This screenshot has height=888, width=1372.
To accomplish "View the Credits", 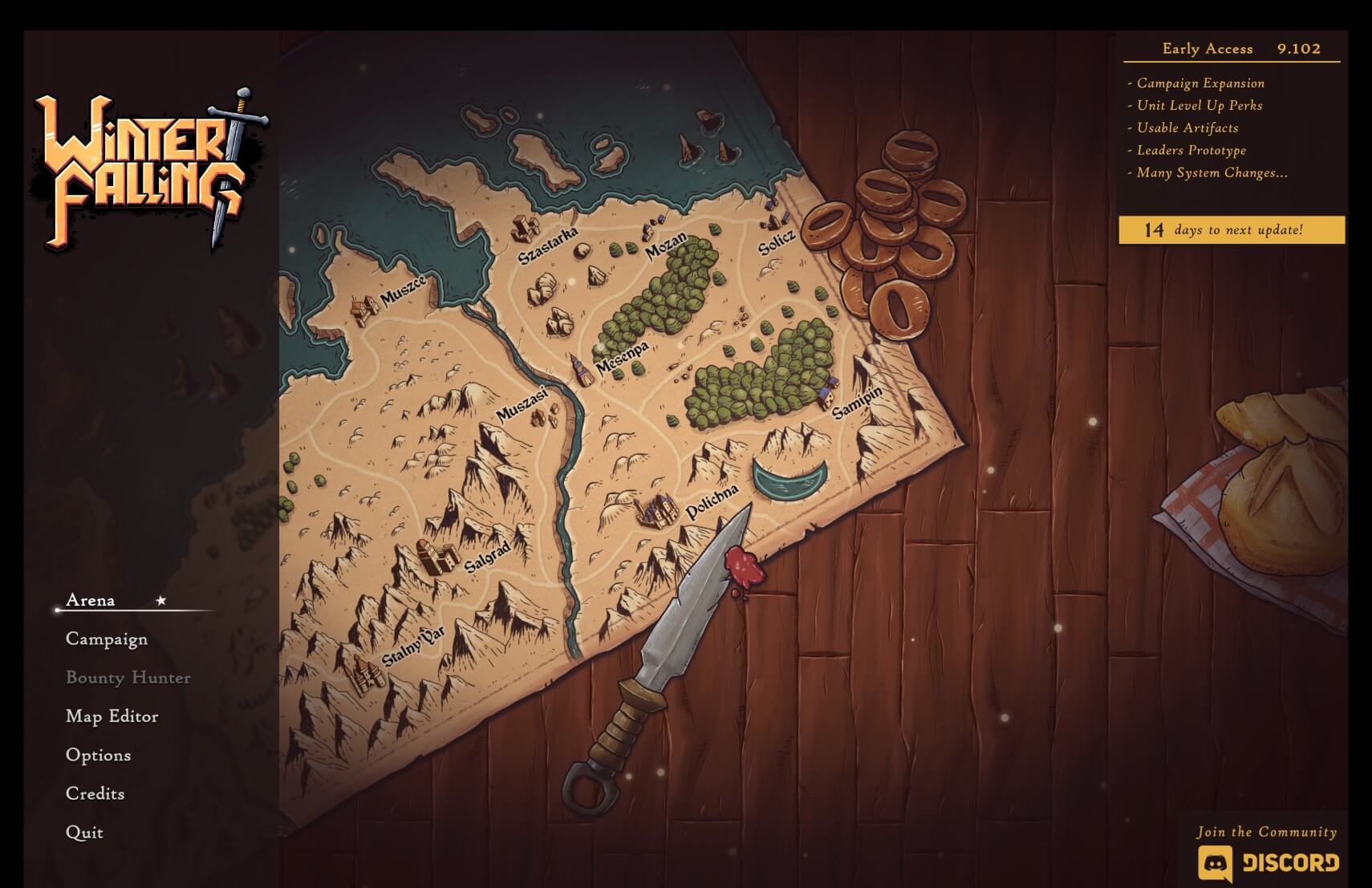I will [x=95, y=793].
